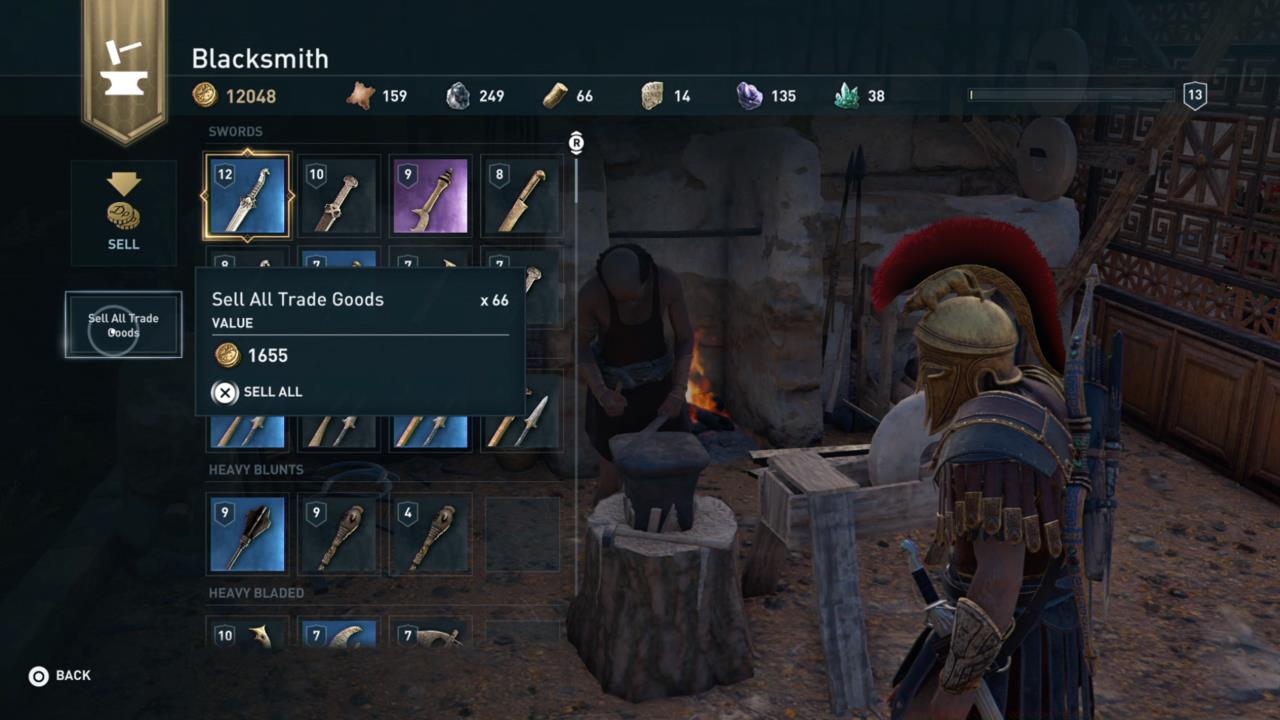The image size is (1280, 720).
Task: Click the XP progress bar at top right
Action: pyautogui.click(x=1070, y=95)
